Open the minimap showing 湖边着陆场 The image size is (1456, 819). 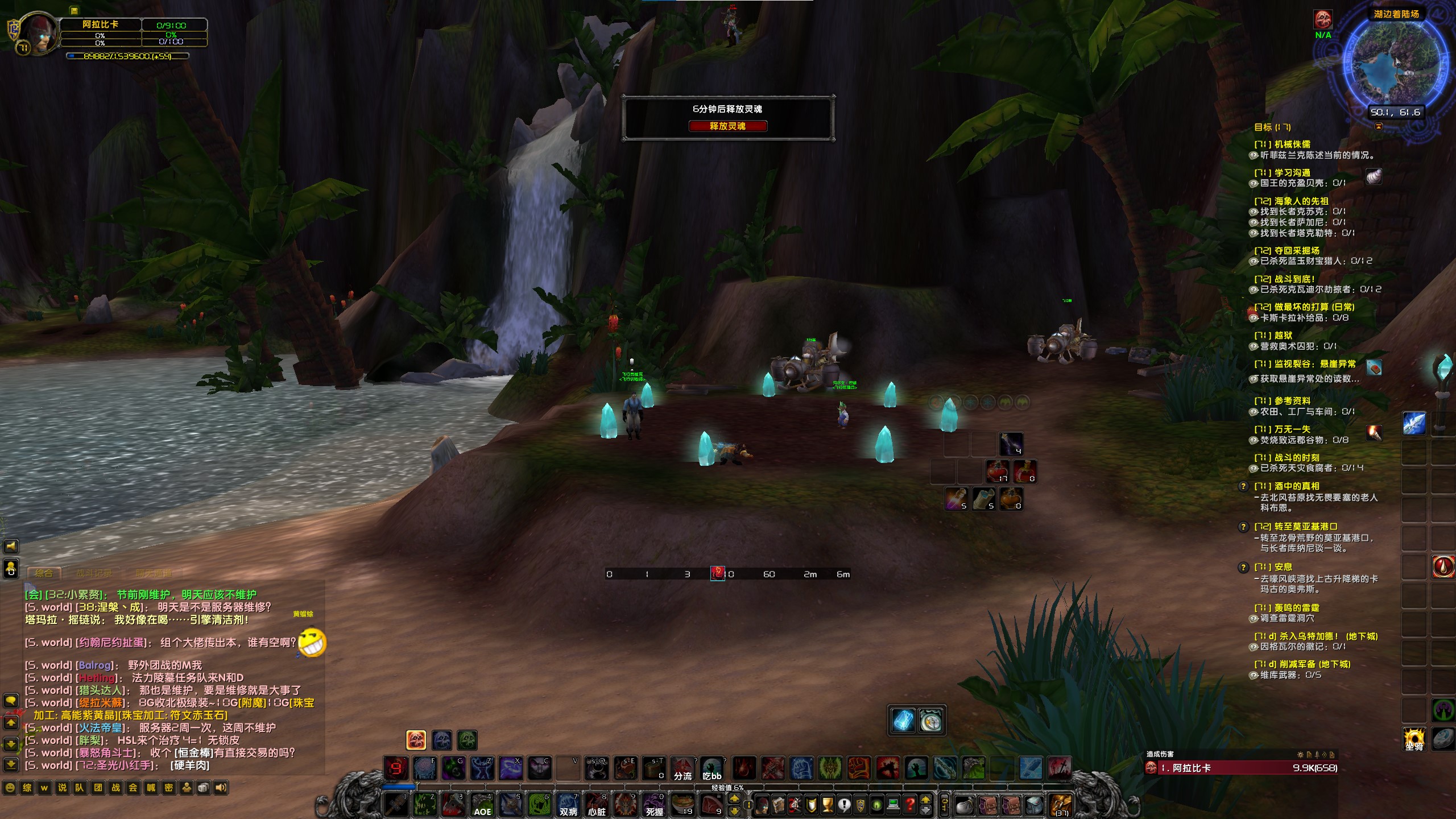coord(1395,63)
